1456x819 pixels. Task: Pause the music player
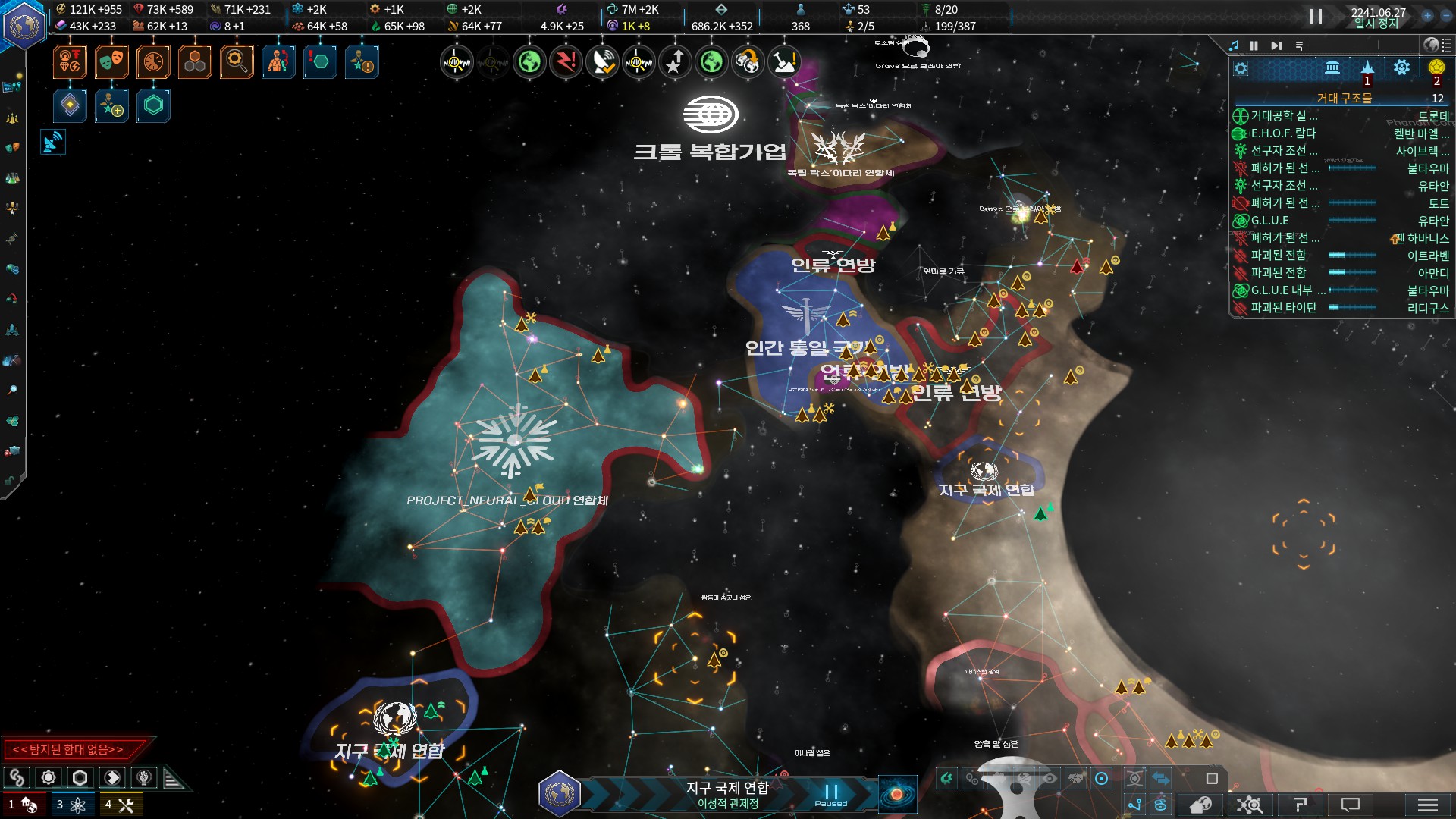click(x=1254, y=46)
